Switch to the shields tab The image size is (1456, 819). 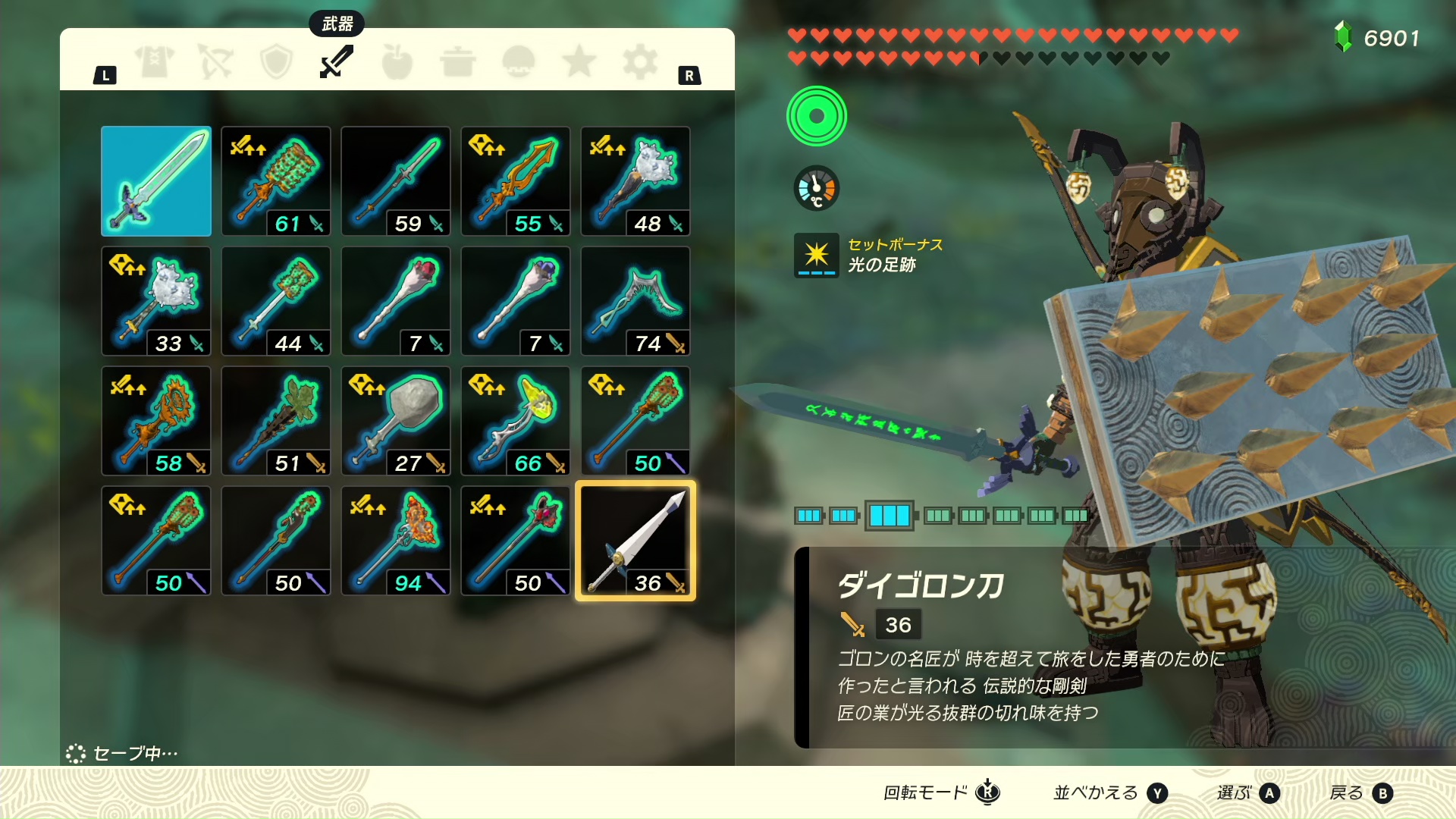(276, 61)
